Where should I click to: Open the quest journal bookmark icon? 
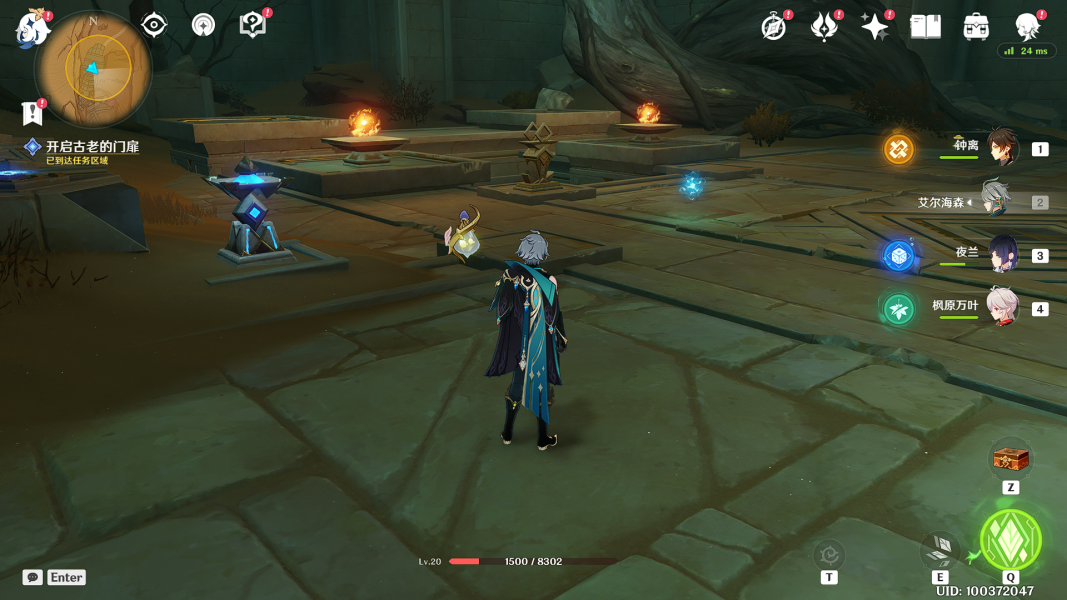click(x=33, y=112)
